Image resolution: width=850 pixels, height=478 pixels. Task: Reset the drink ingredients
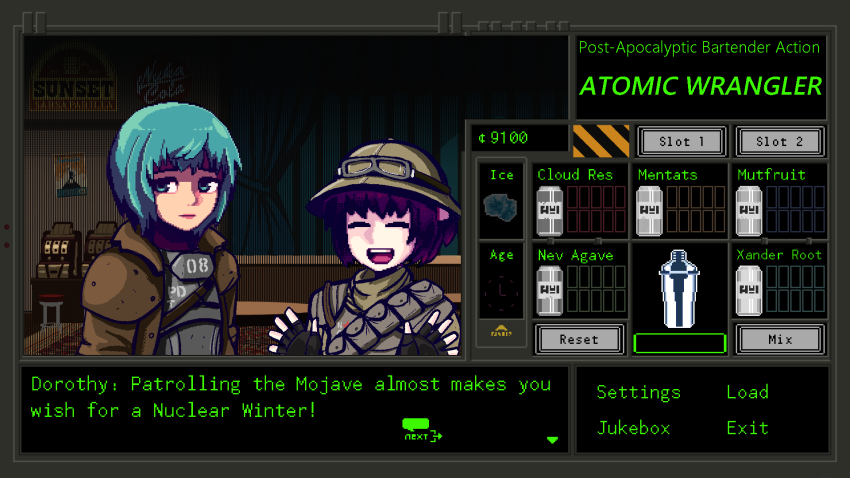tap(579, 339)
